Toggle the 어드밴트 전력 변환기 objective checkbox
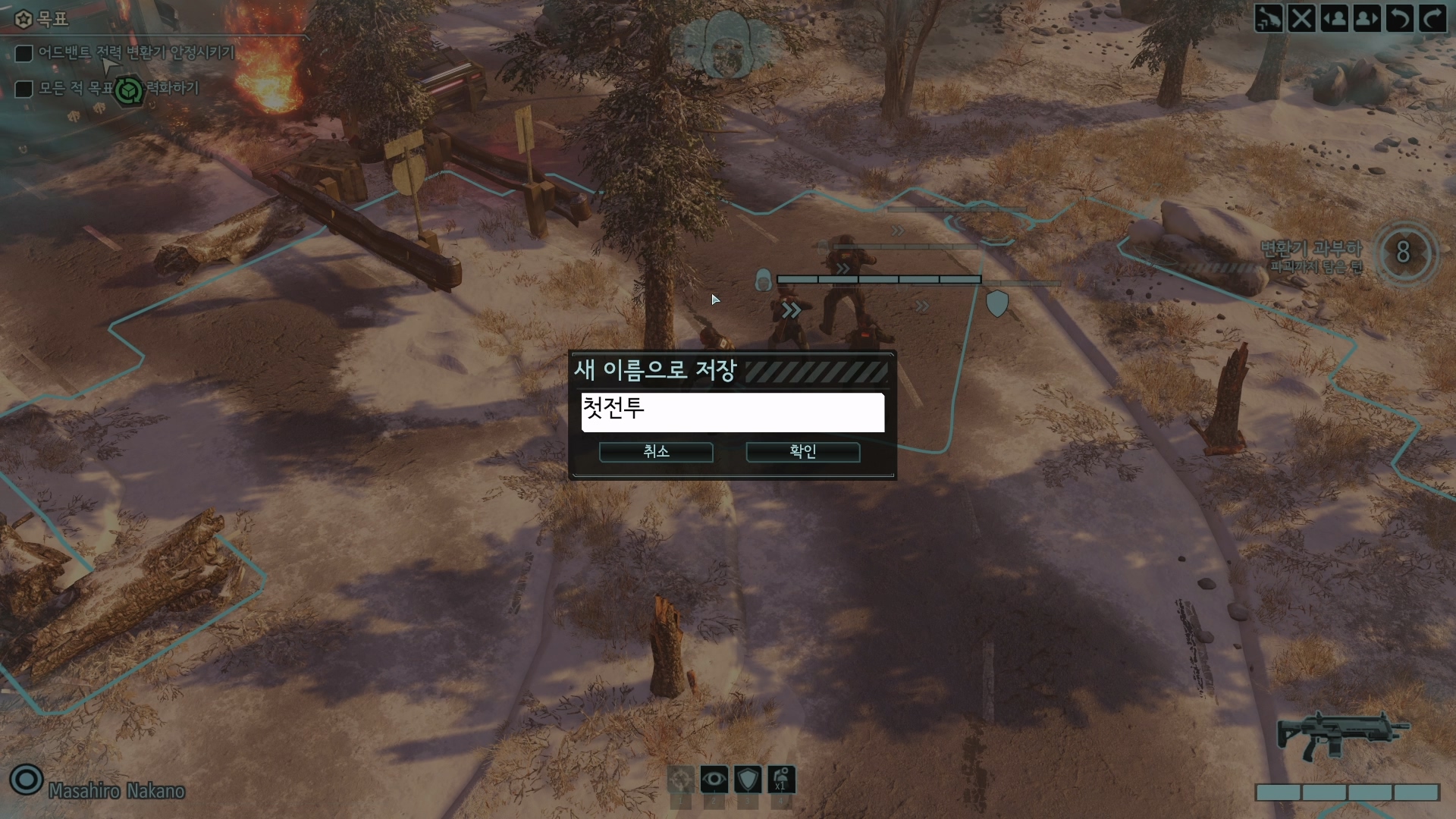Viewport: 1456px width, 819px height. [x=24, y=53]
